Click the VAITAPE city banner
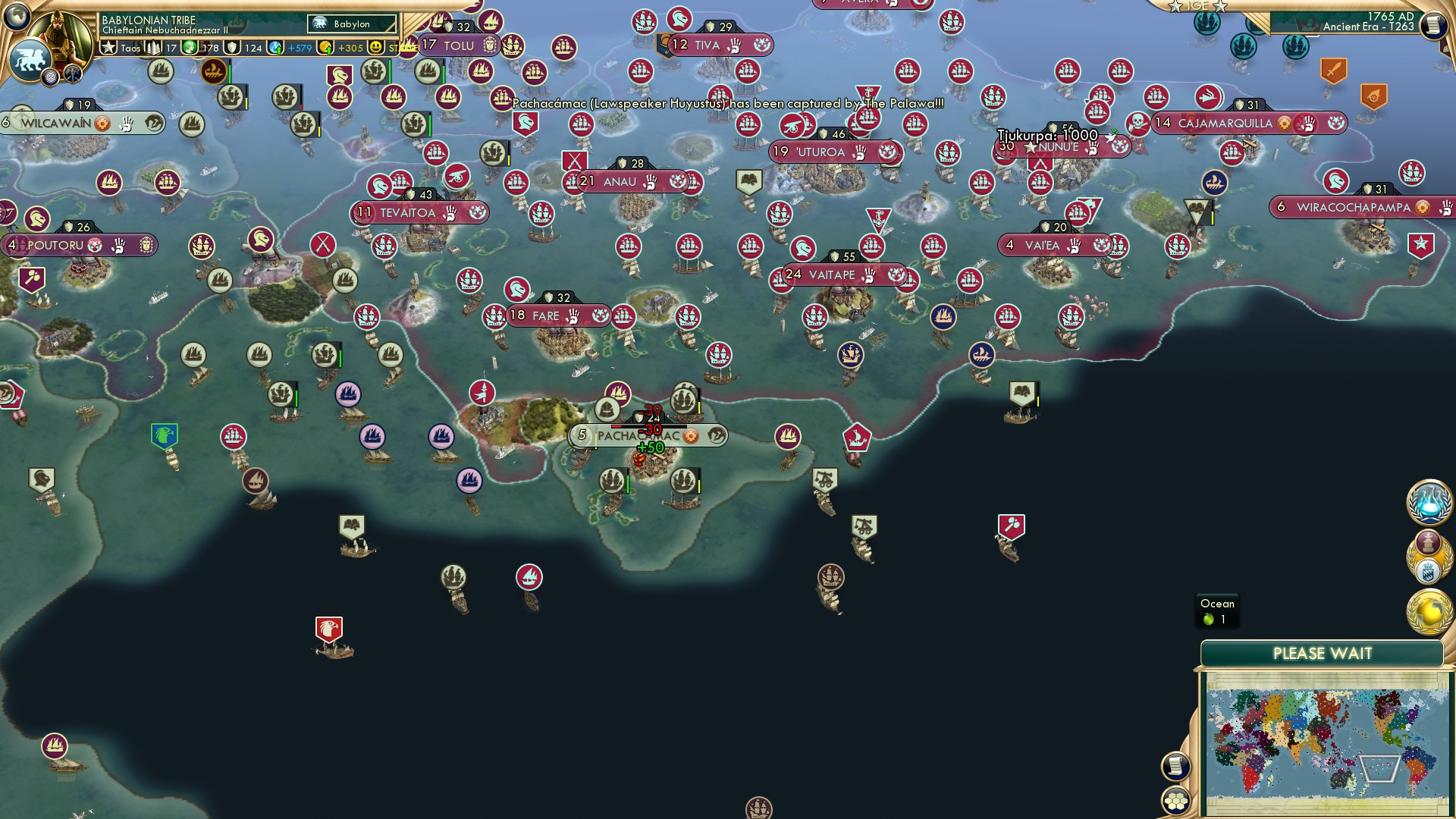 tap(837, 275)
